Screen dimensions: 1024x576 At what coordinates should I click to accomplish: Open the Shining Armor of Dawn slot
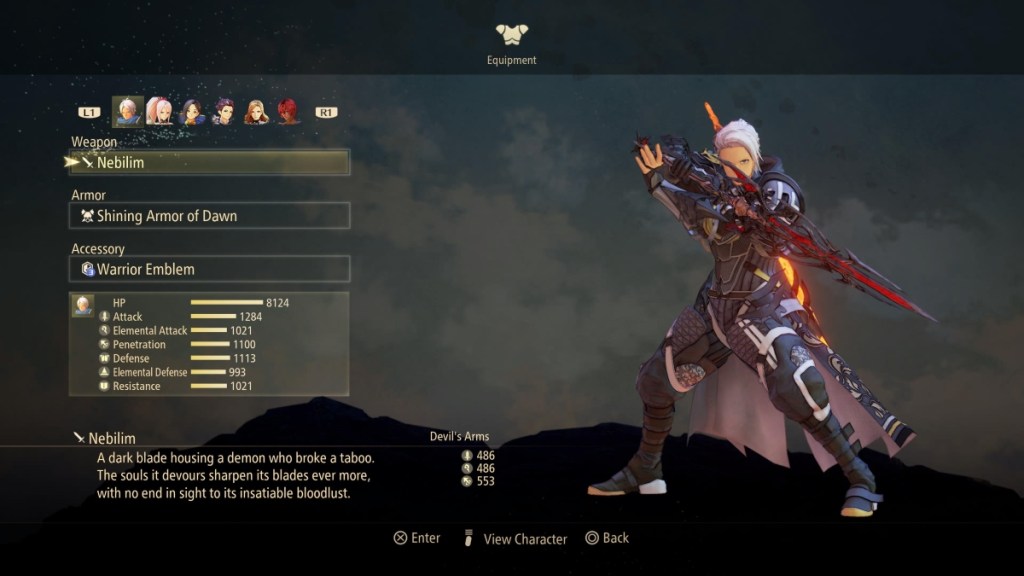point(209,215)
